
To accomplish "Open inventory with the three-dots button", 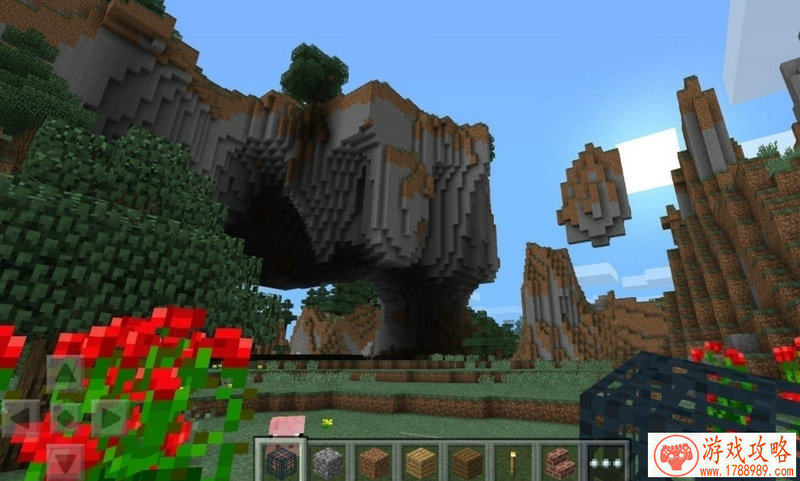I will [606, 462].
